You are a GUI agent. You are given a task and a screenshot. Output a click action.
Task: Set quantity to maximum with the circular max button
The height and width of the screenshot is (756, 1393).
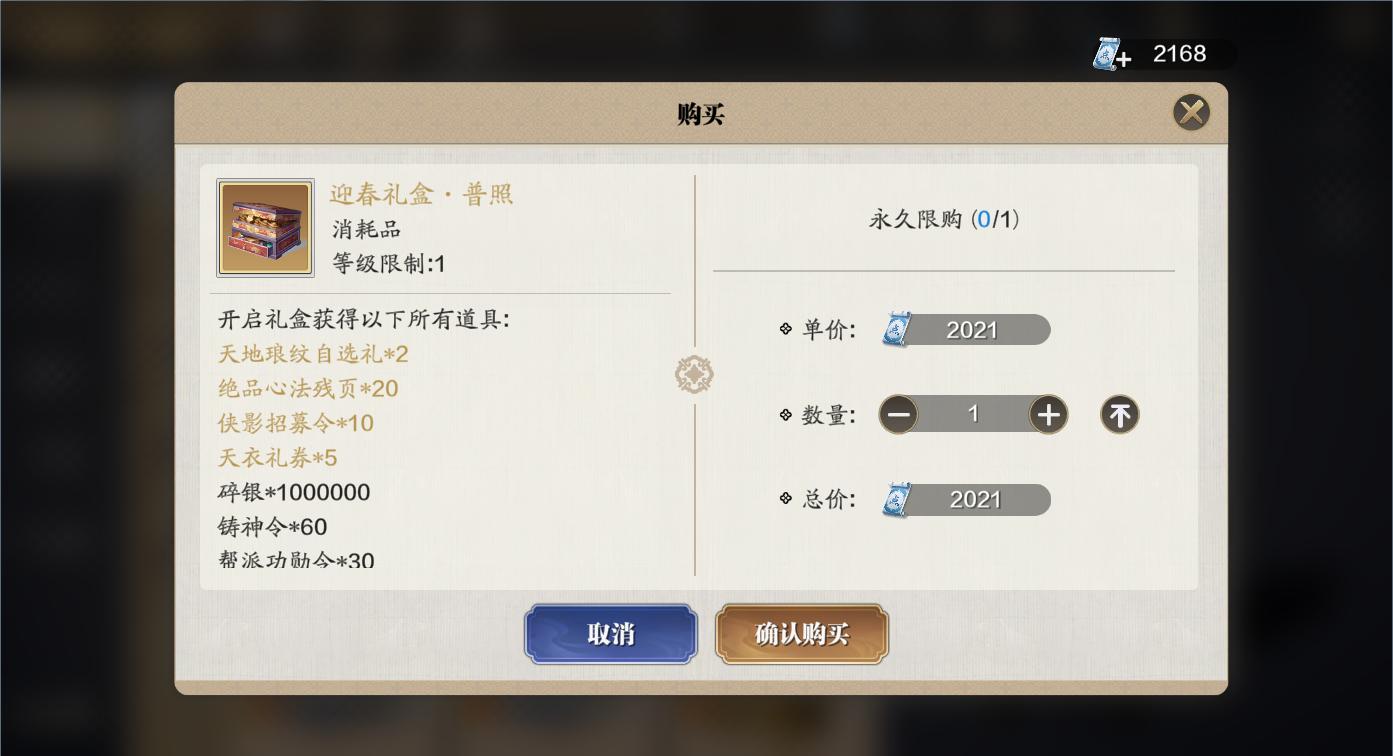click(x=1118, y=414)
